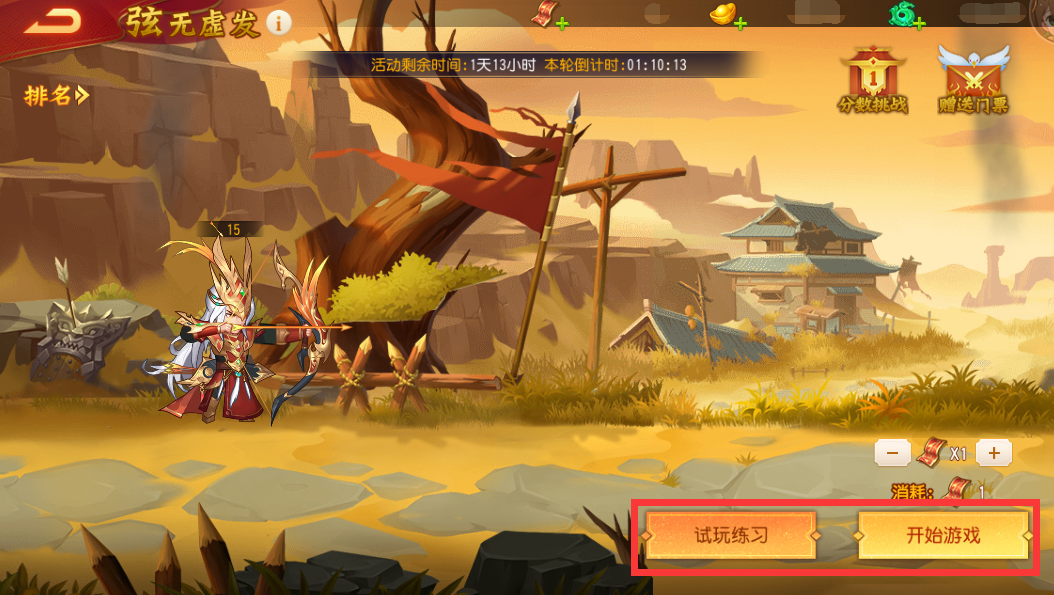This screenshot has width=1054, height=595.
Task: Open the 分数挑战 score challenge
Action: click(x=873, y=78)
